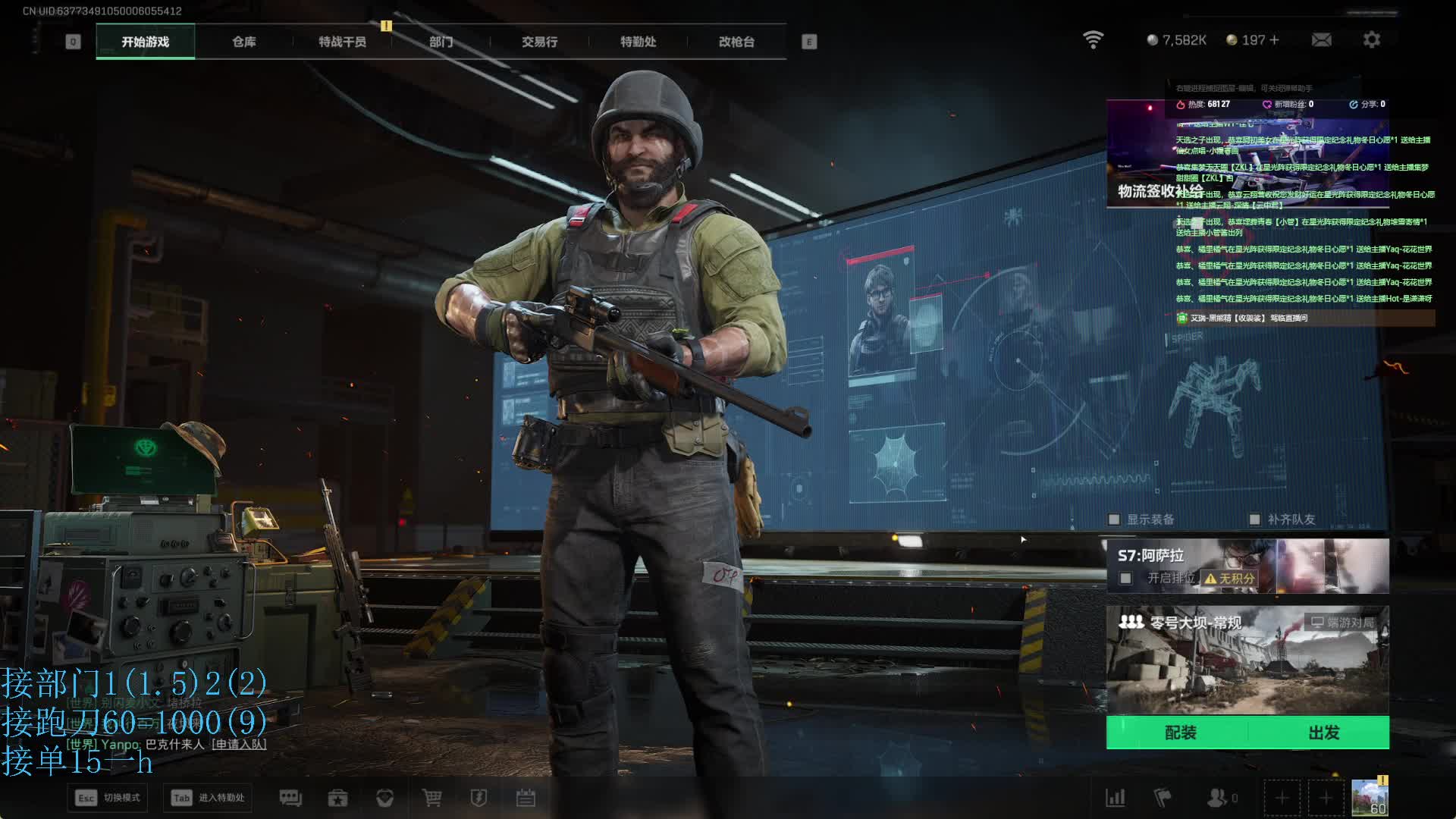Select the 开始游戏 tab
The width and height of the screenshot is (1456, 819).
point(145,42)
